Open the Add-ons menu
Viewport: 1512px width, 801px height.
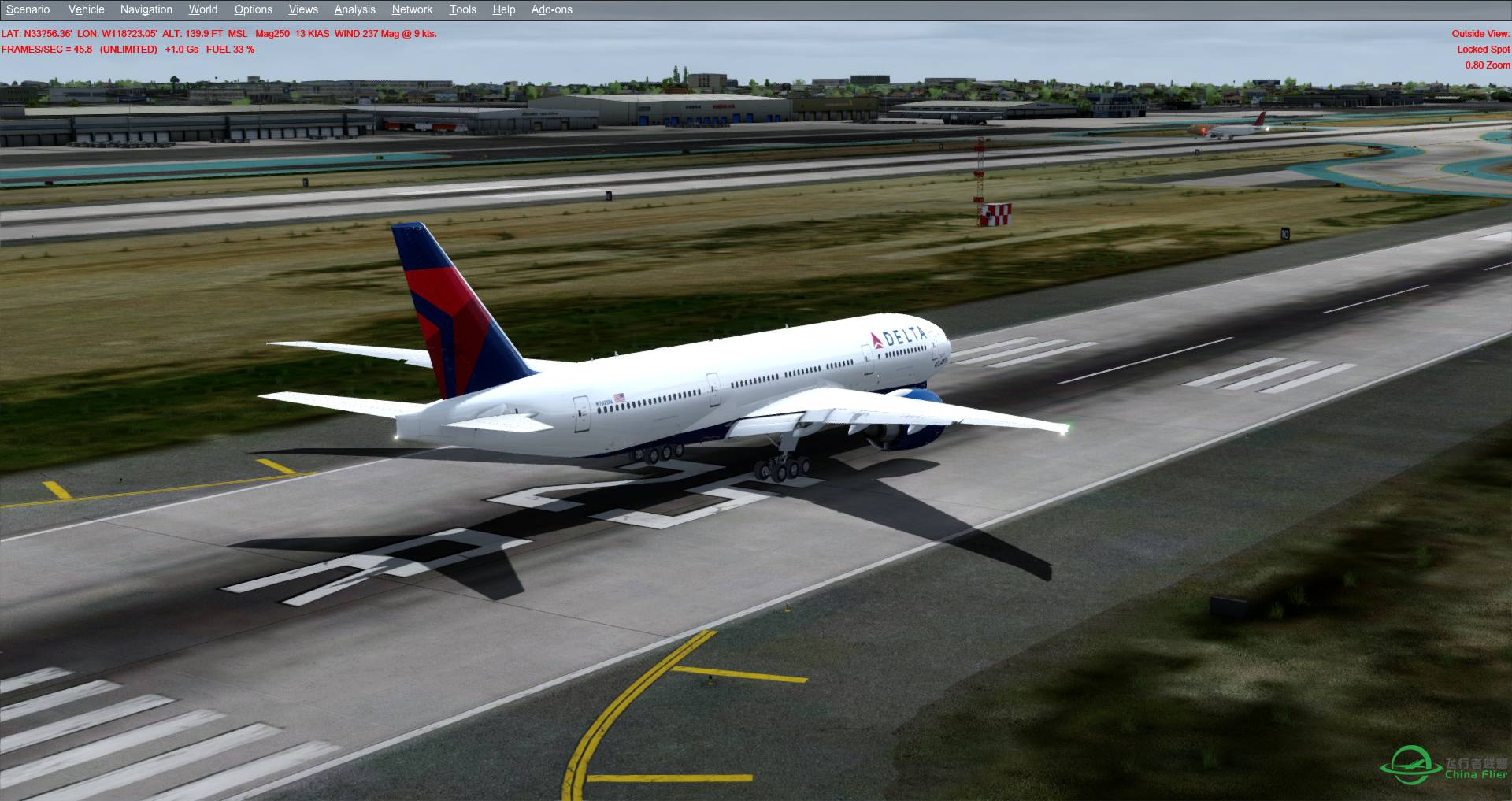551,9
